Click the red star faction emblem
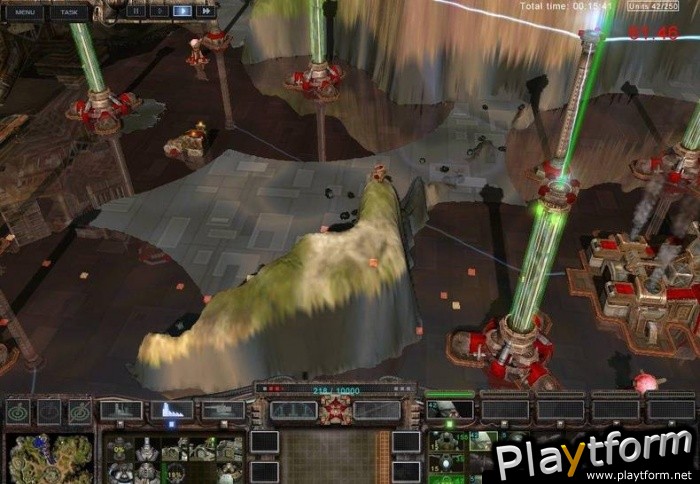 (336, 408)
